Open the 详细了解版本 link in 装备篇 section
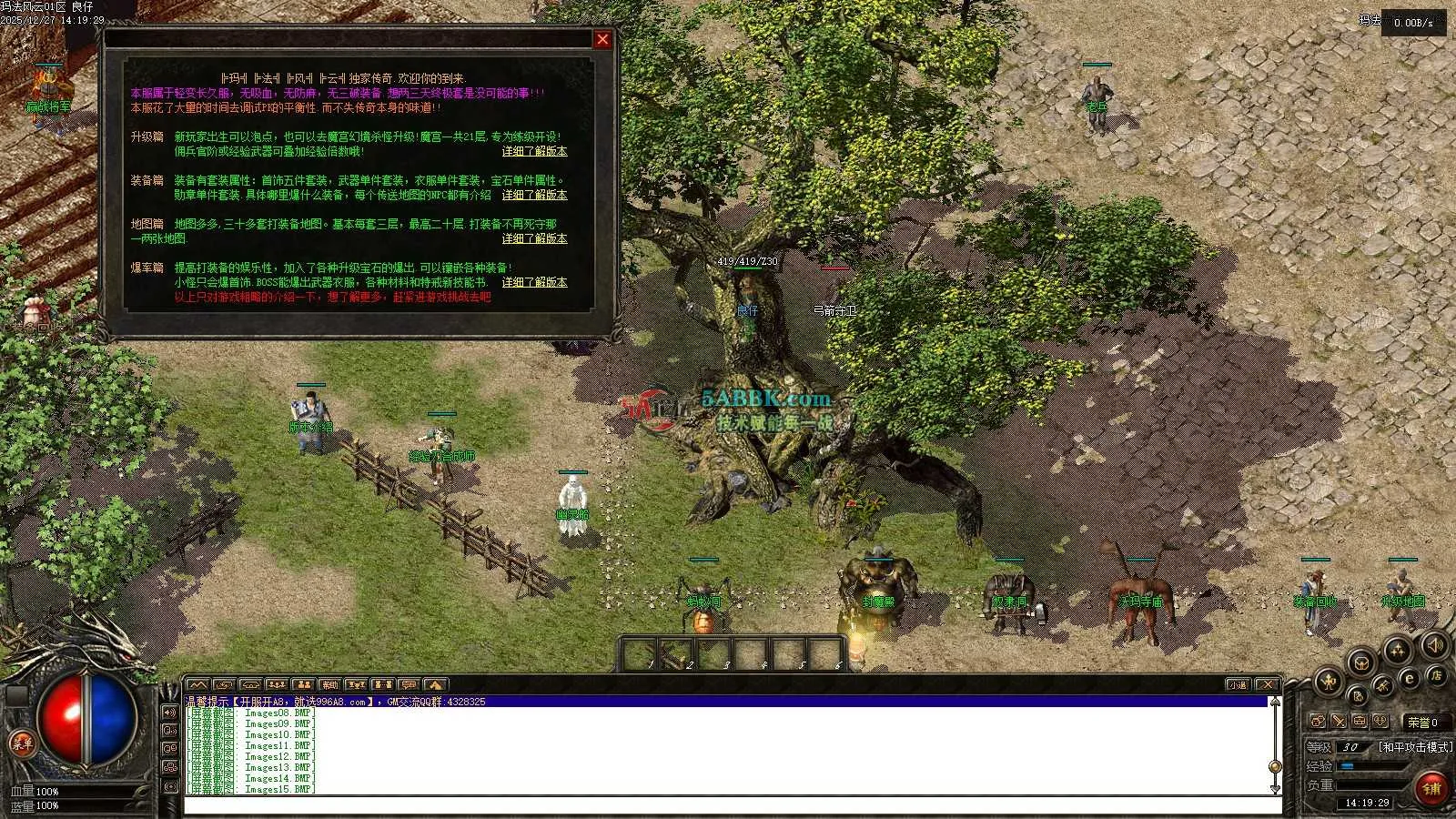This screenshot has height=819, width=1456. coord(534,195)
